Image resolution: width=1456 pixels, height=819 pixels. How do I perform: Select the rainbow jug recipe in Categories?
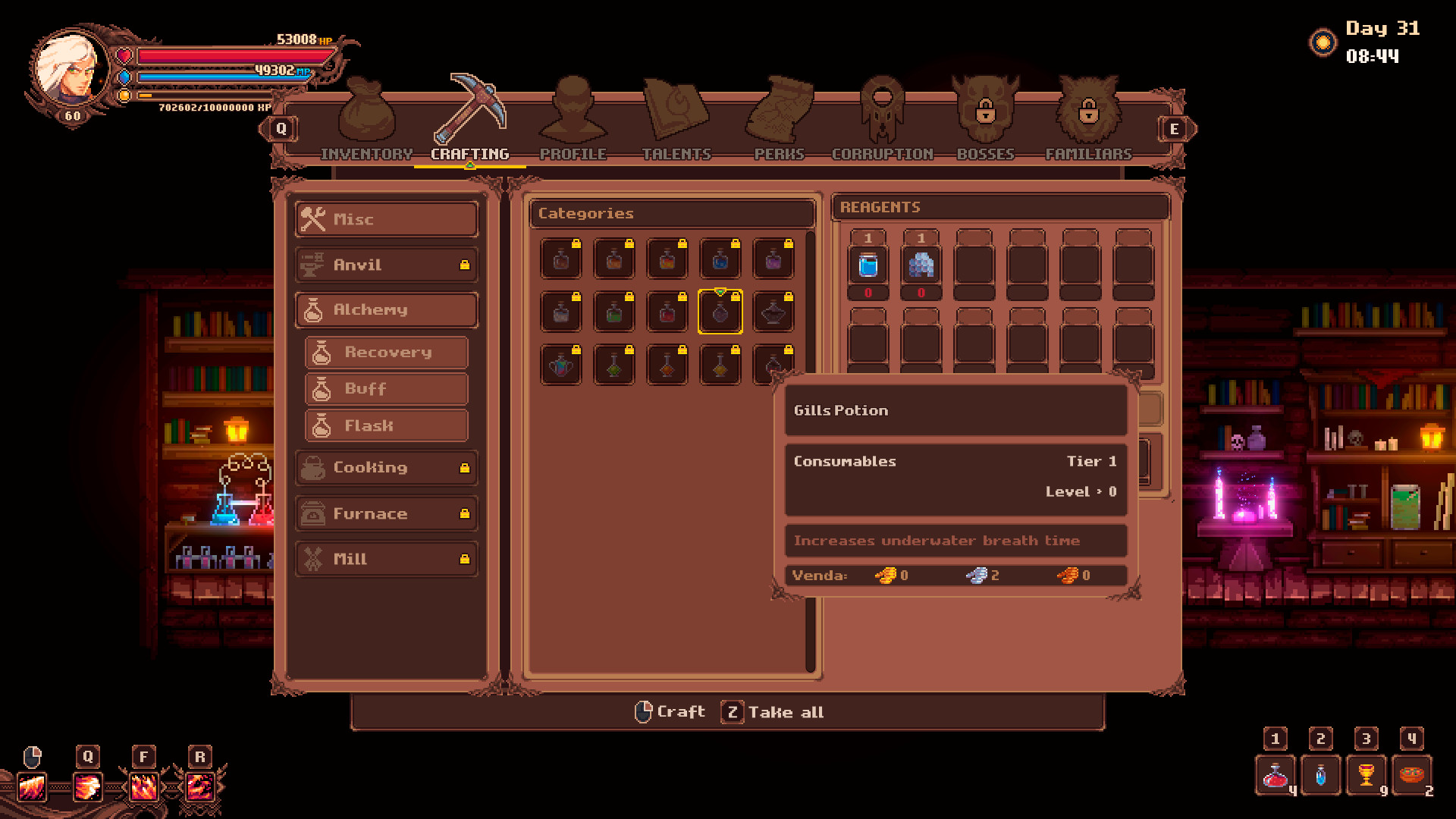pos(560,366)
